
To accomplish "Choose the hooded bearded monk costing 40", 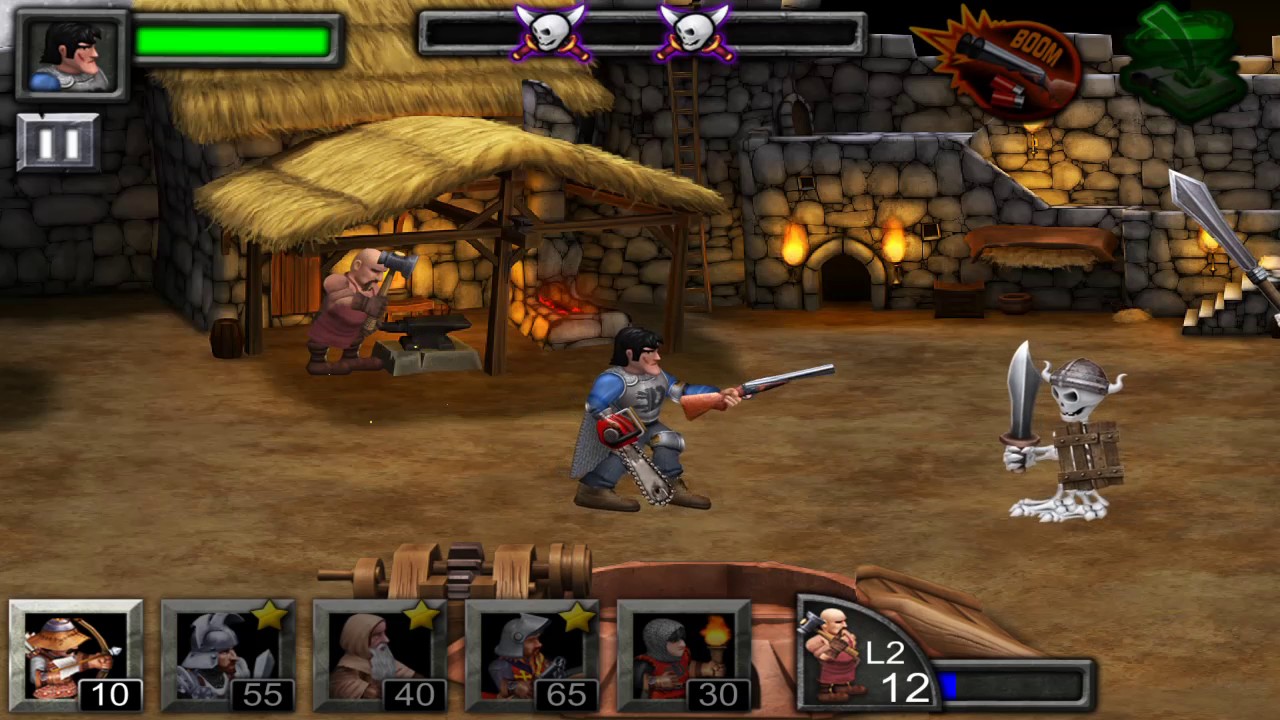I will pyautogui.click(x=380, y=655).
